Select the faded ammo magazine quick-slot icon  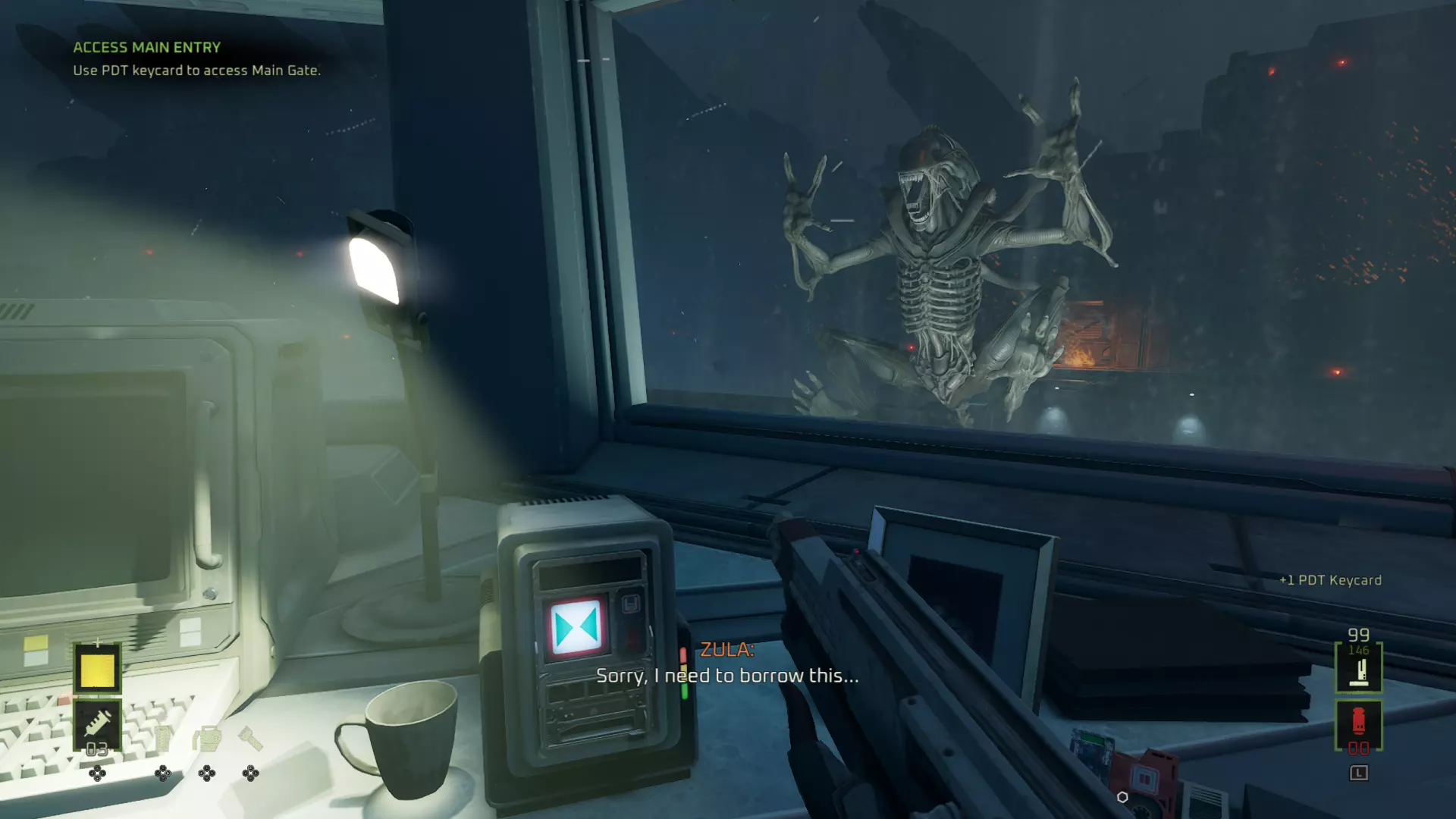tap(163, 738)
